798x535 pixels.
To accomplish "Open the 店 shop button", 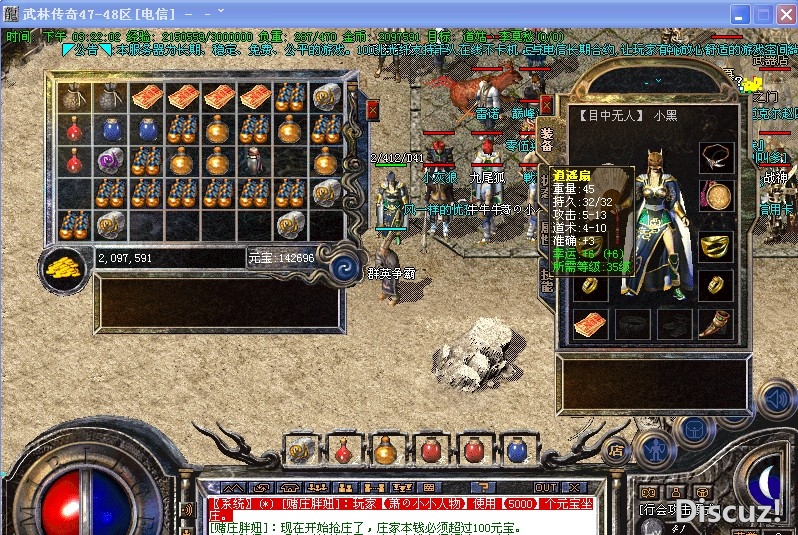I will pyautogui.click(x=617, y=451).
